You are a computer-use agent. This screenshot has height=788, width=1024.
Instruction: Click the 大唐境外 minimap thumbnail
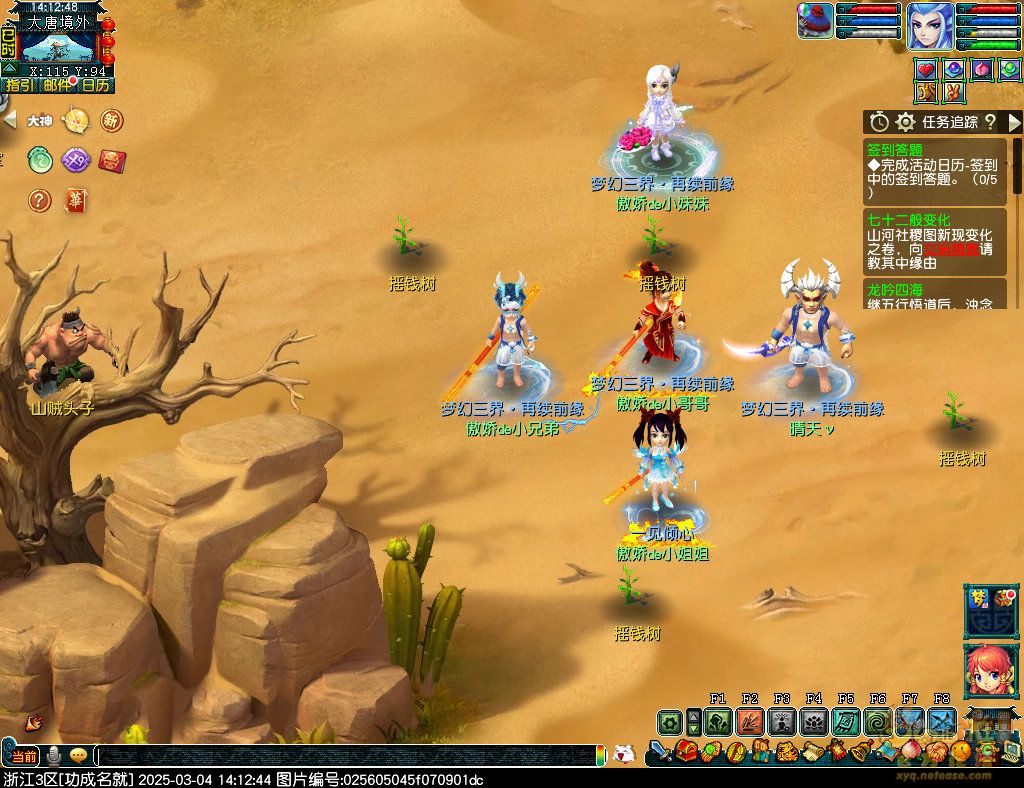click(58, 47)
